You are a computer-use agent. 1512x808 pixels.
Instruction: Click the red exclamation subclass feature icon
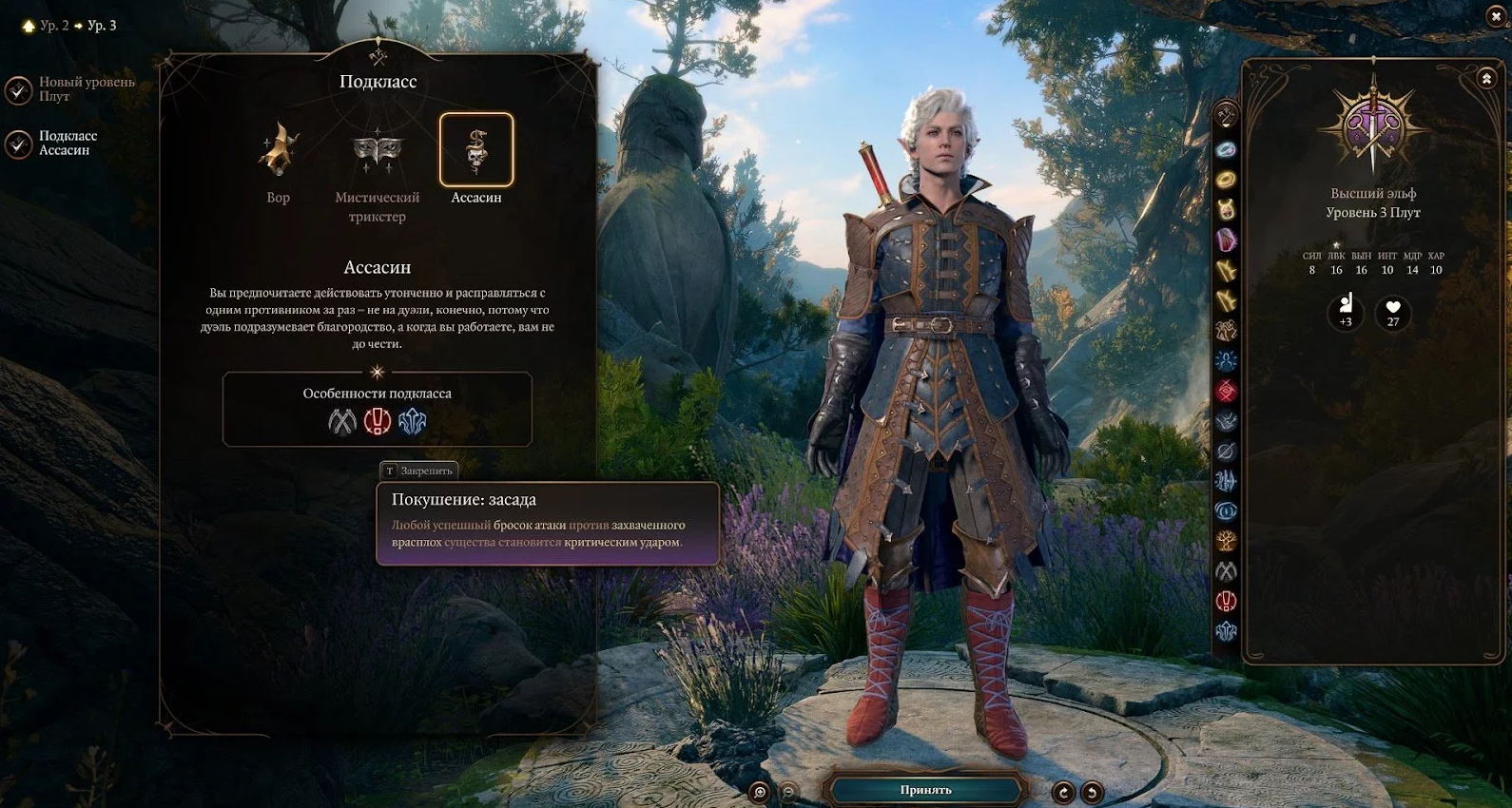pyautogui.click(x=378, y=421)
